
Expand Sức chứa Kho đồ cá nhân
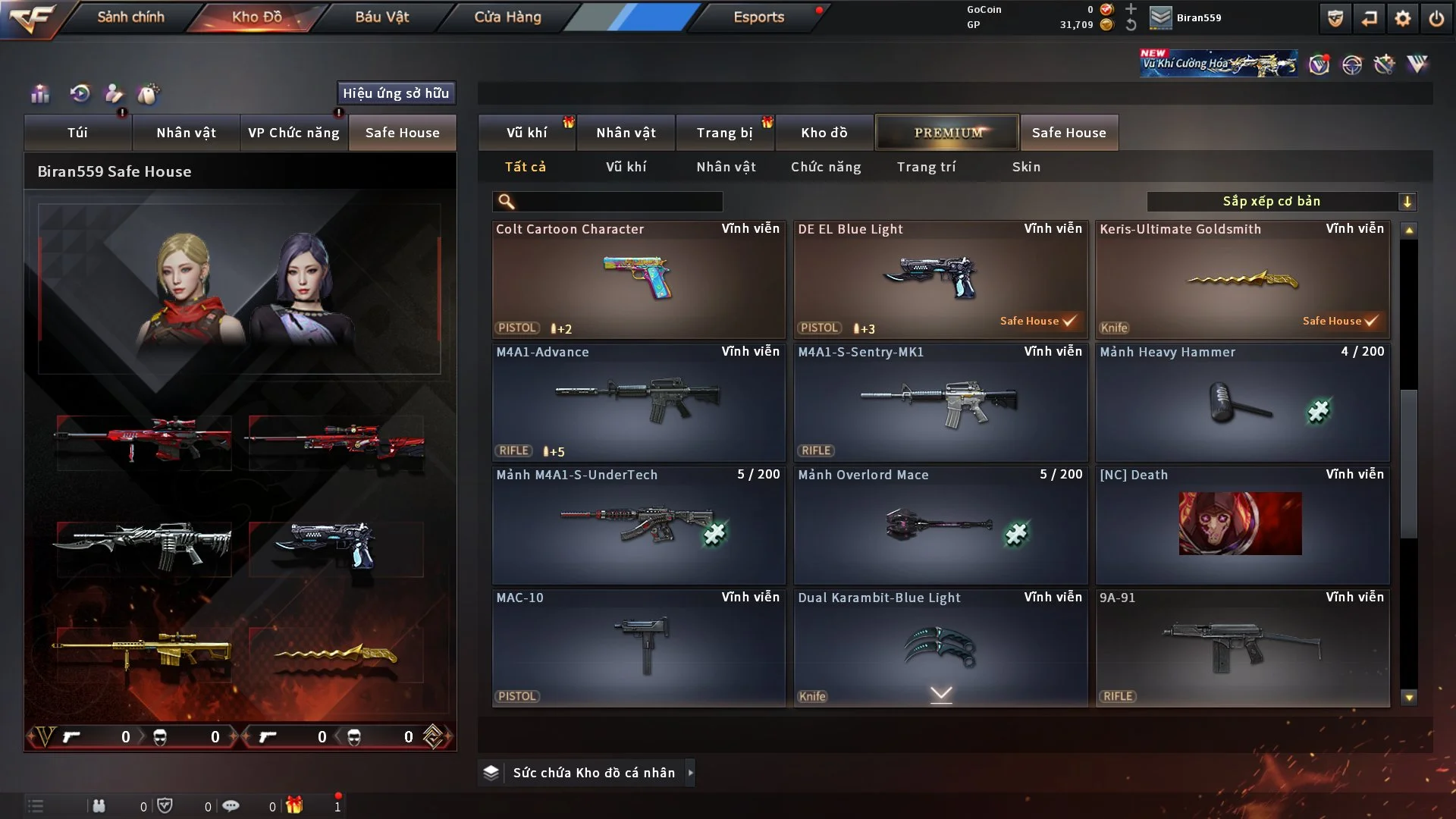tap(594, 773)
